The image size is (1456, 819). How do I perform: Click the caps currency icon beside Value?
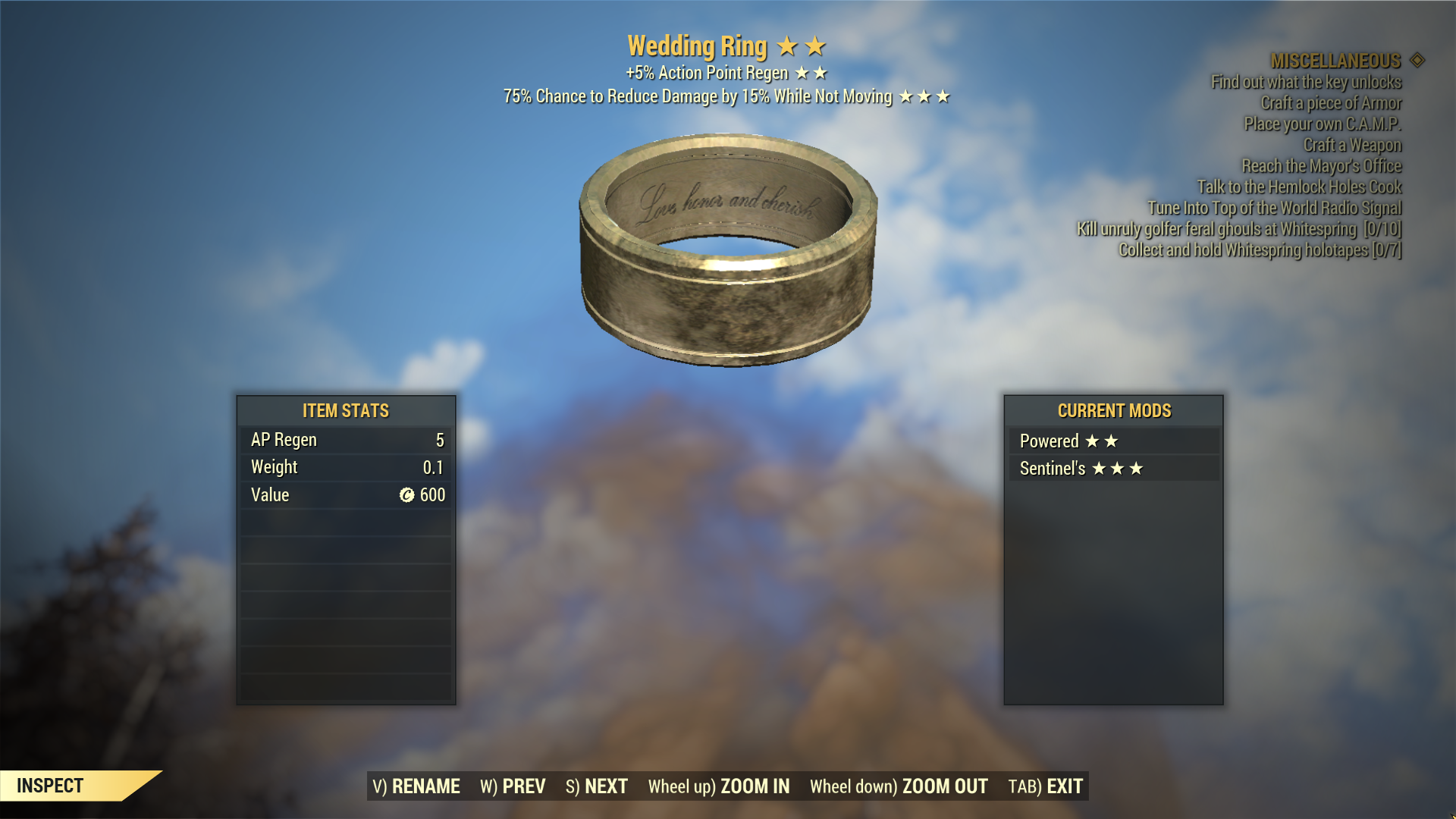pos(407,495)
